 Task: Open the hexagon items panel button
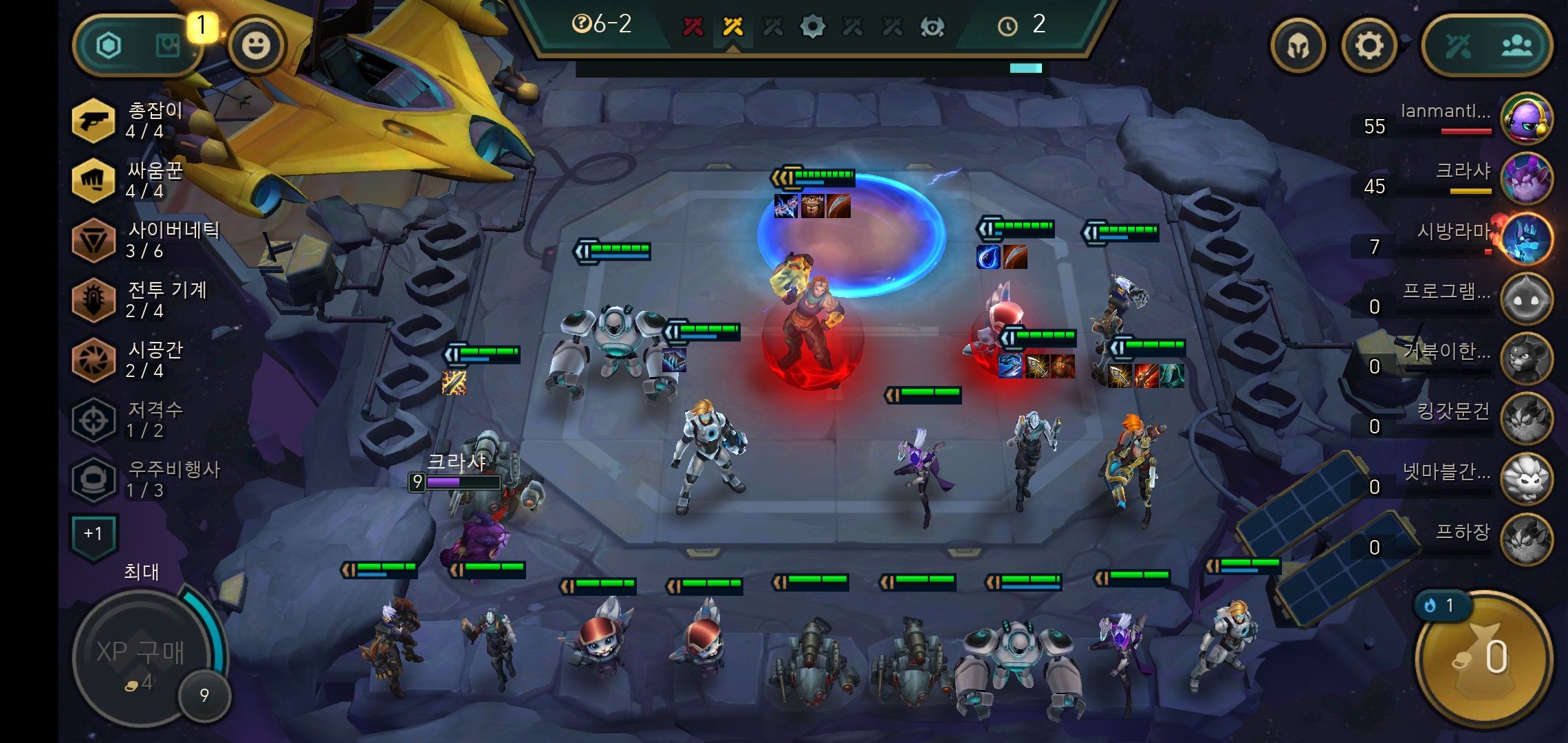click(109, 46)
